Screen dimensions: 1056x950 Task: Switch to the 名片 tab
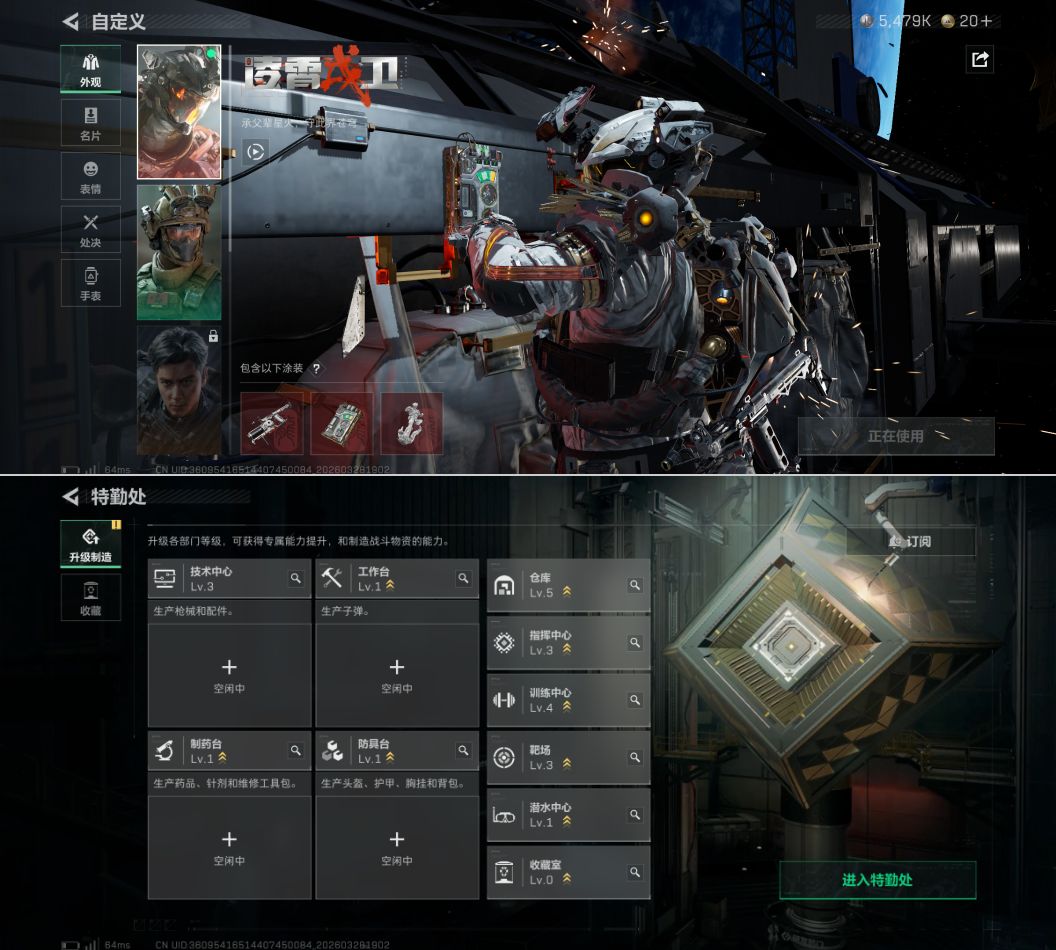tap(90, 123)
